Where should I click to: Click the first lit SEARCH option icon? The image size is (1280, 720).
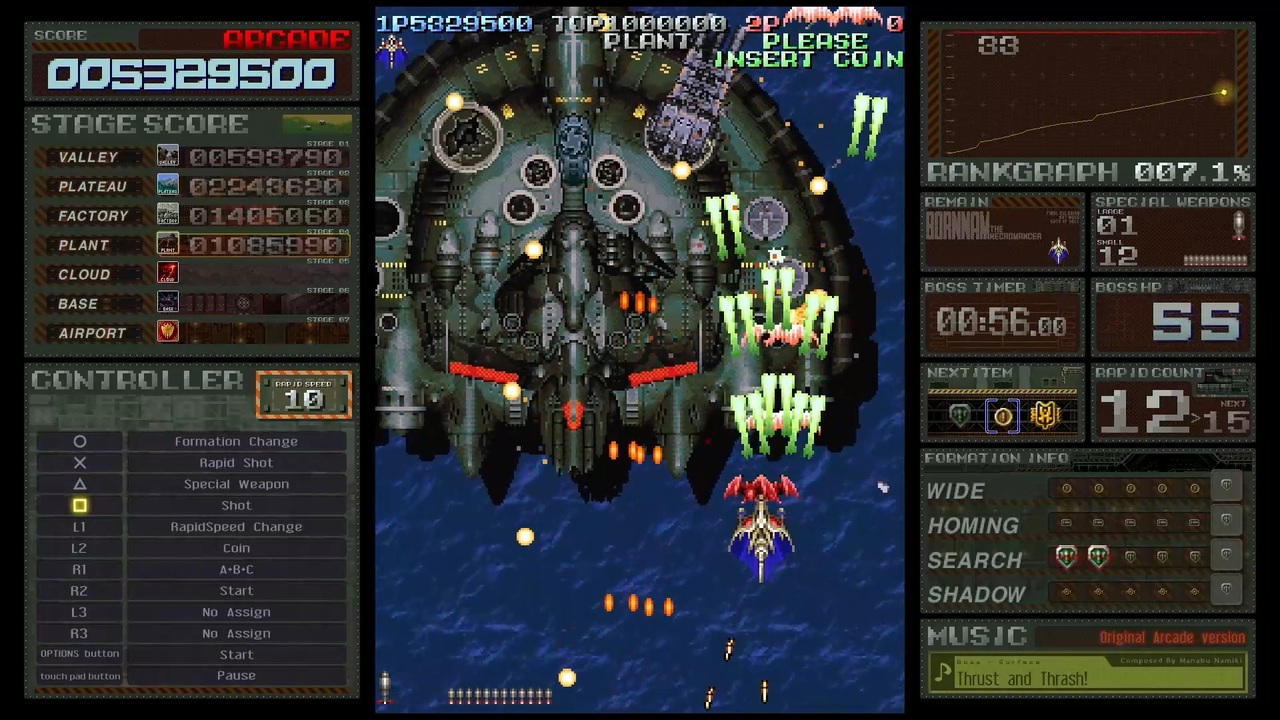coord(1066,558)
